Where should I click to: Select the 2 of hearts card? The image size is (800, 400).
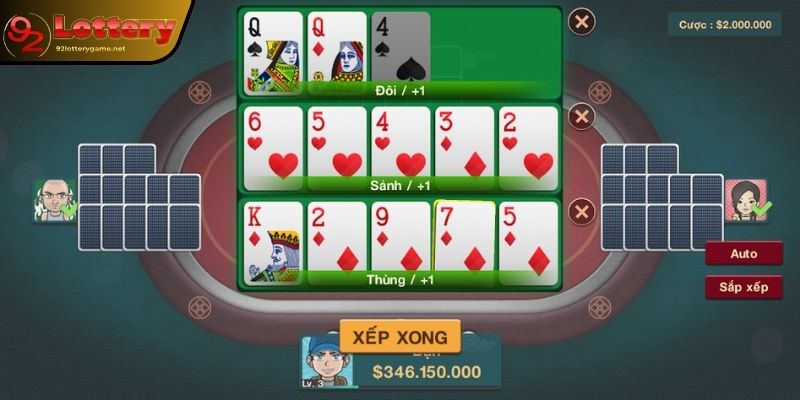click(528, 143)
